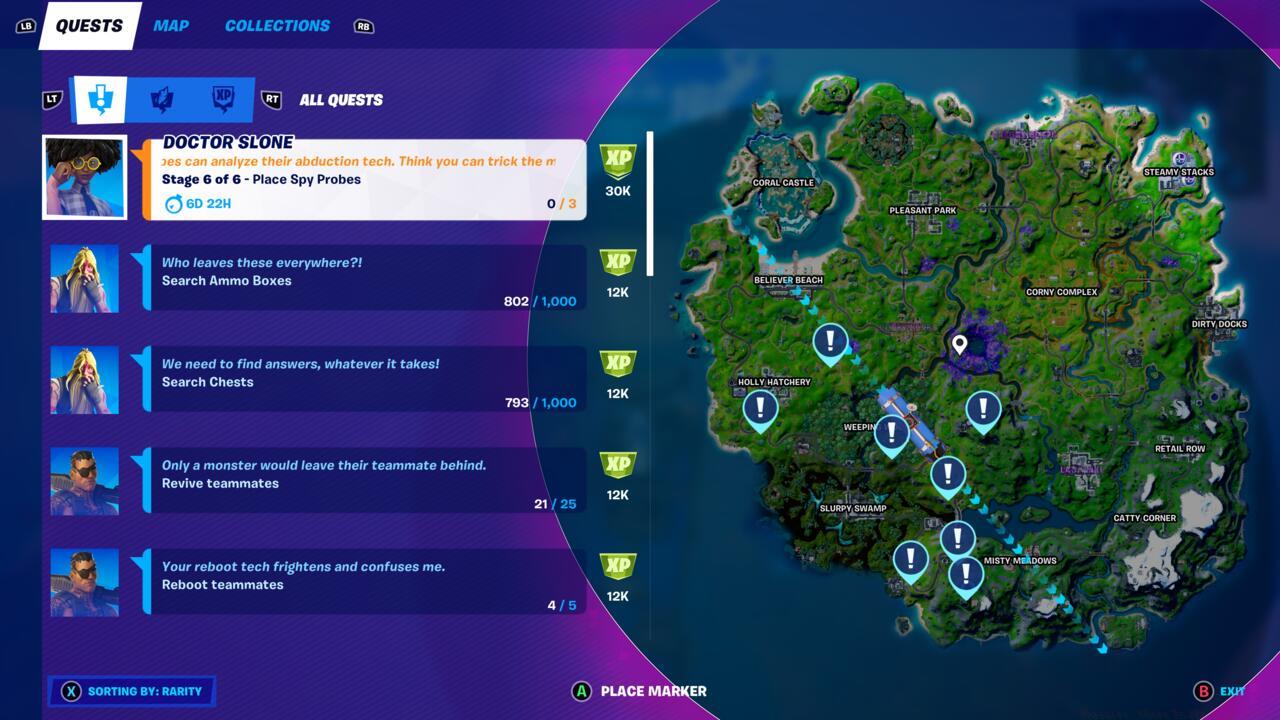The height and width of the screenshot is (720, 1280).
Task: Change sorting from RARITY
Action: [130, 691]
